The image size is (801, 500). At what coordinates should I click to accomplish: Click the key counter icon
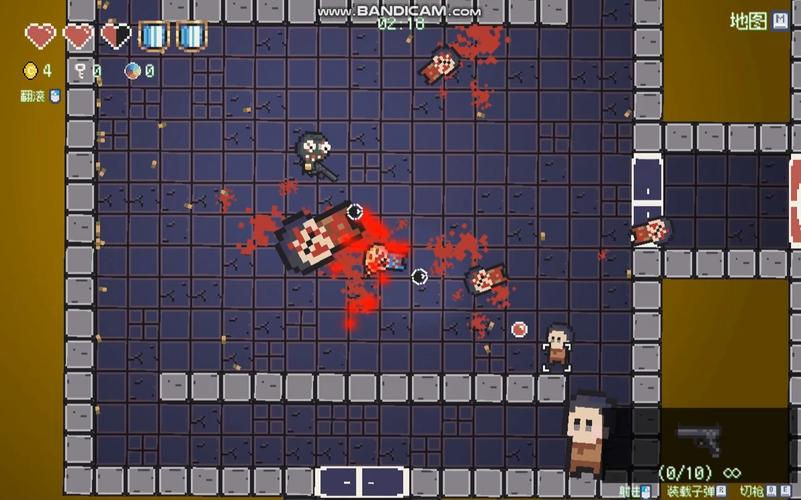click(x=80, y=71)
